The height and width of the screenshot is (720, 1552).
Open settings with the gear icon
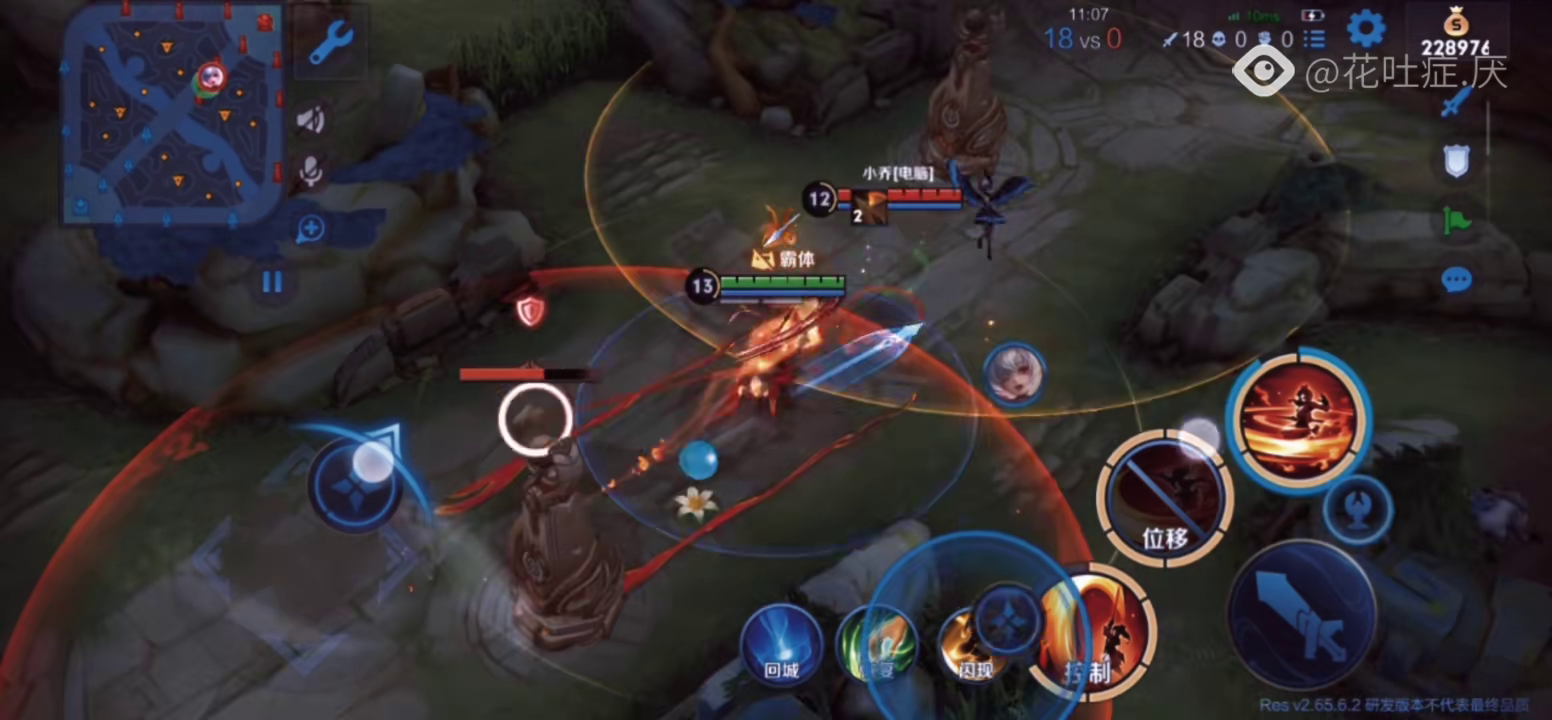[1365, 29]
